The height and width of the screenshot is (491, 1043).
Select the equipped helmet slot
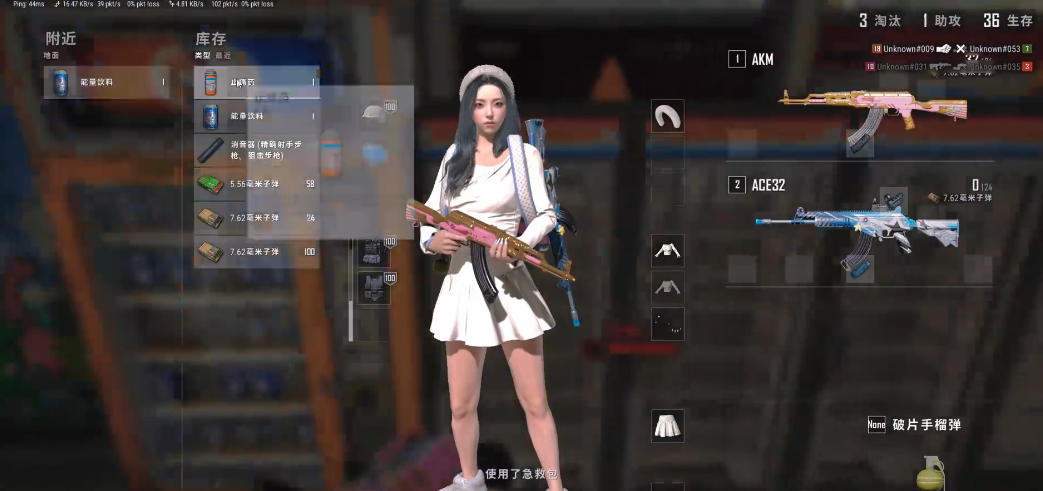coord(374,114)
